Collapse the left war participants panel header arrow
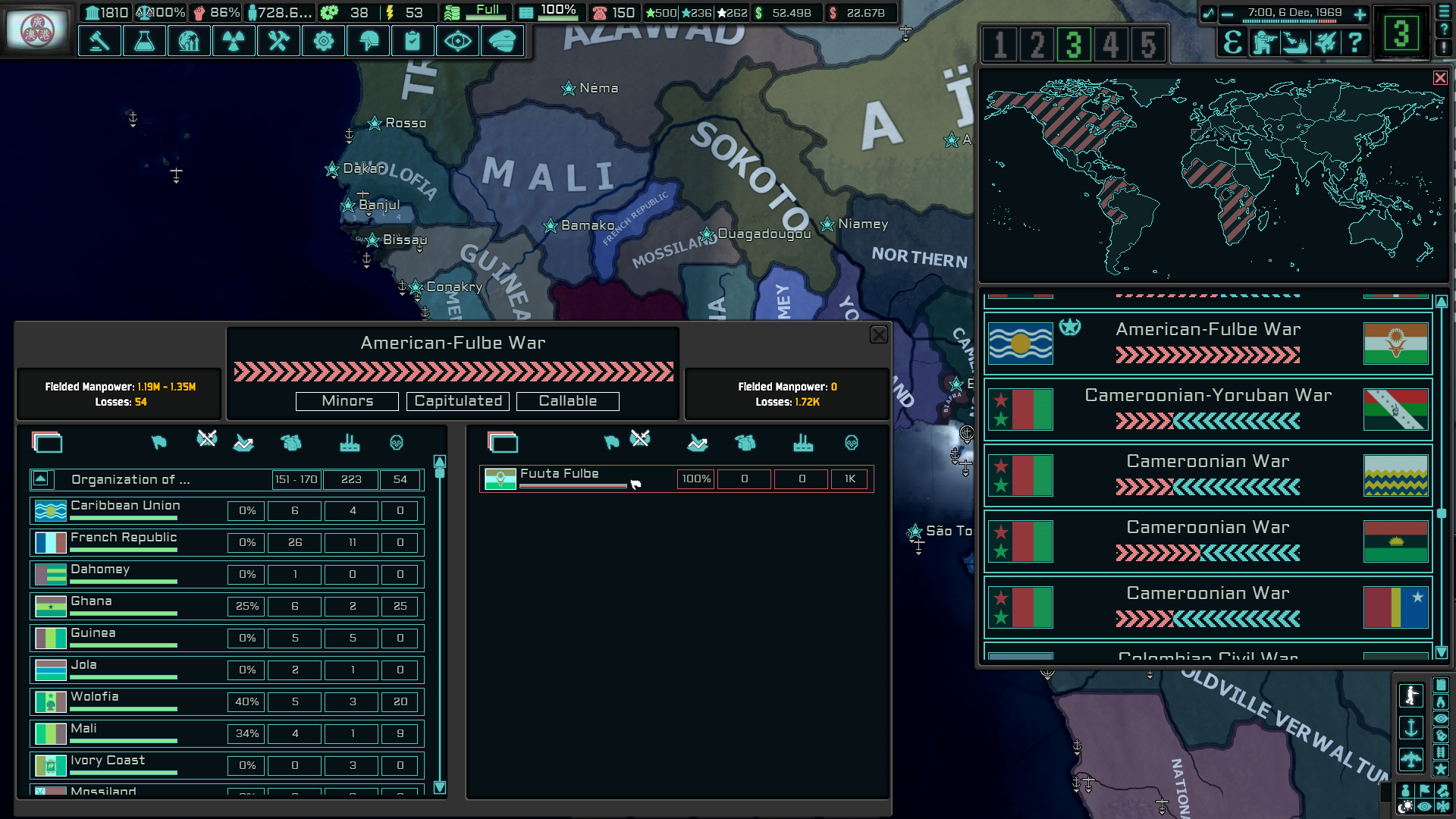Screen dimensions: 1456x819 (x=47, y=442)
